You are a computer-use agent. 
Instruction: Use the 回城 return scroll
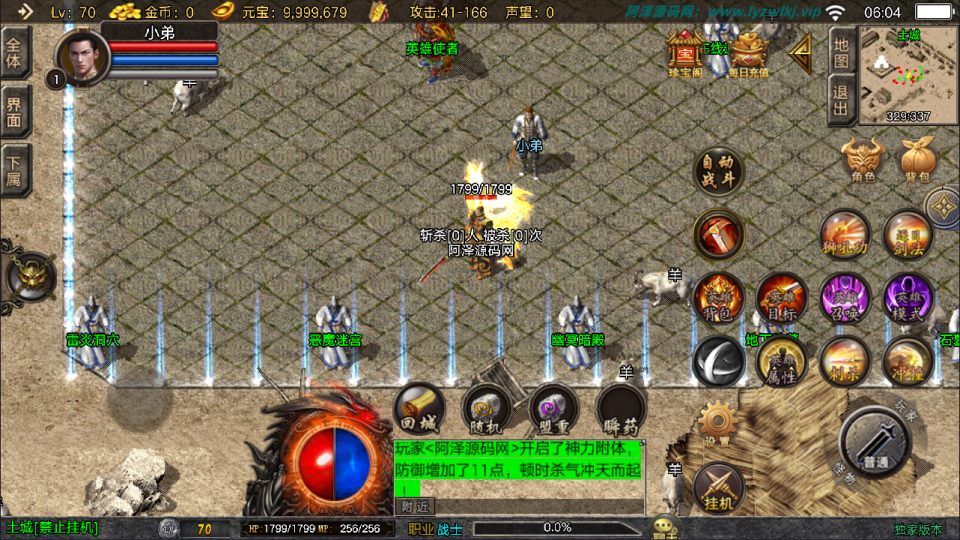(419, 408)
